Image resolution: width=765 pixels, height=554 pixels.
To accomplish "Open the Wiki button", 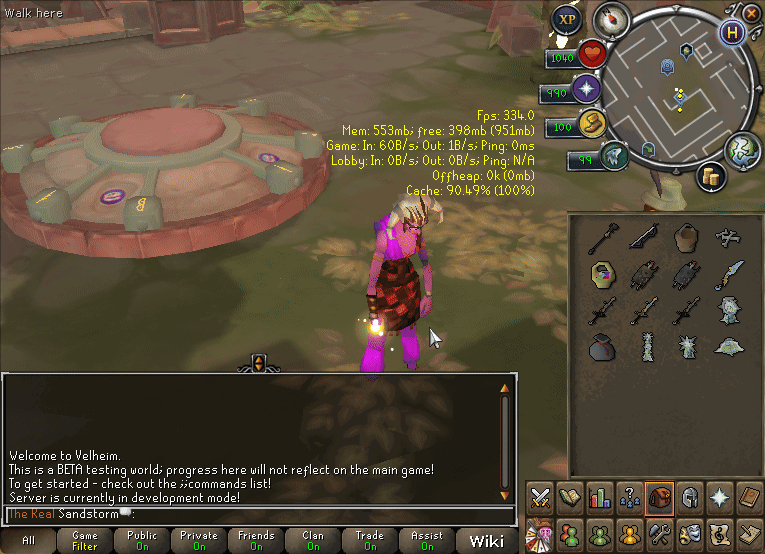I will point(487,541).
